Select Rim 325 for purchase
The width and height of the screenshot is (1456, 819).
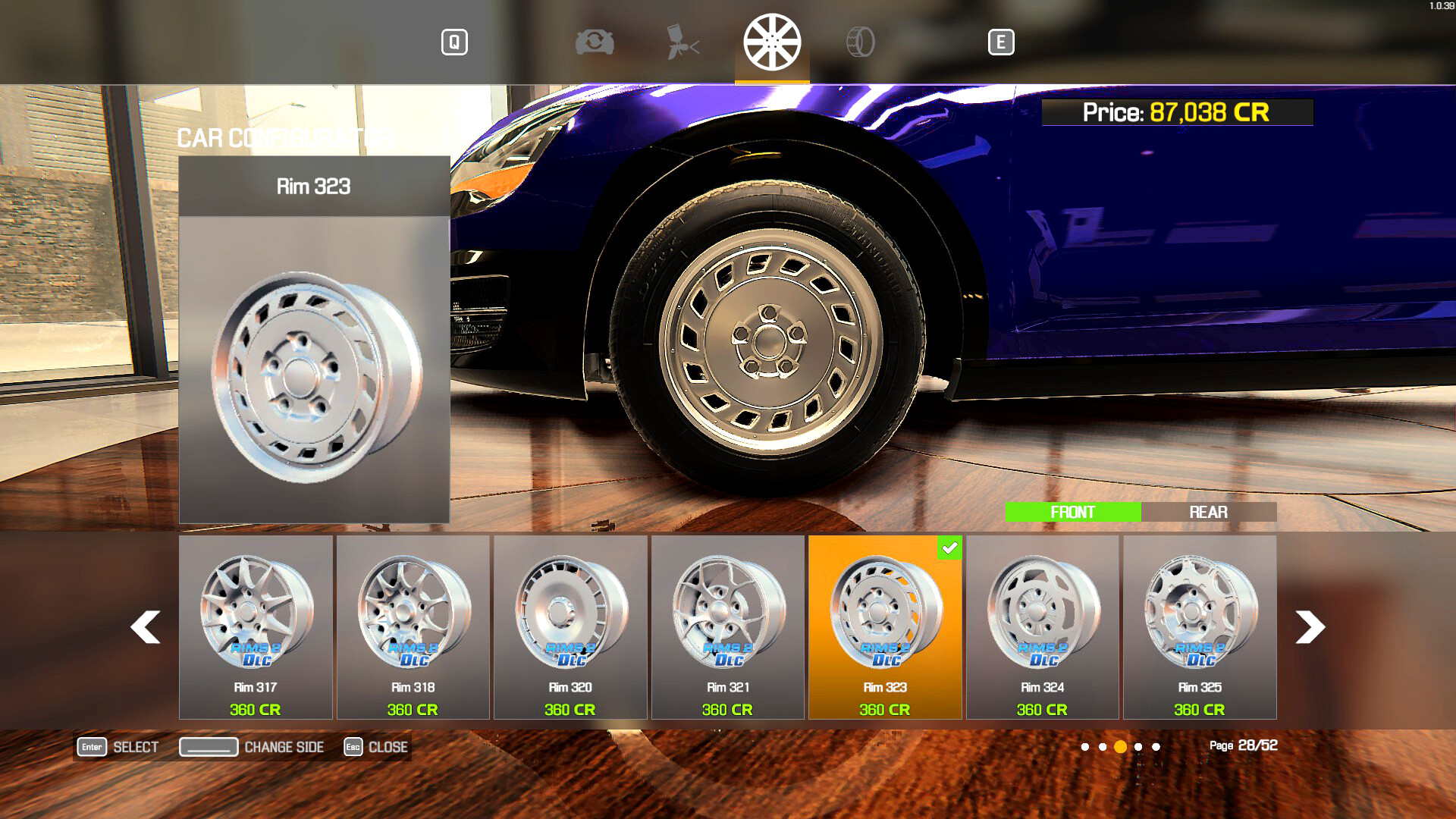pos(1200,626)
